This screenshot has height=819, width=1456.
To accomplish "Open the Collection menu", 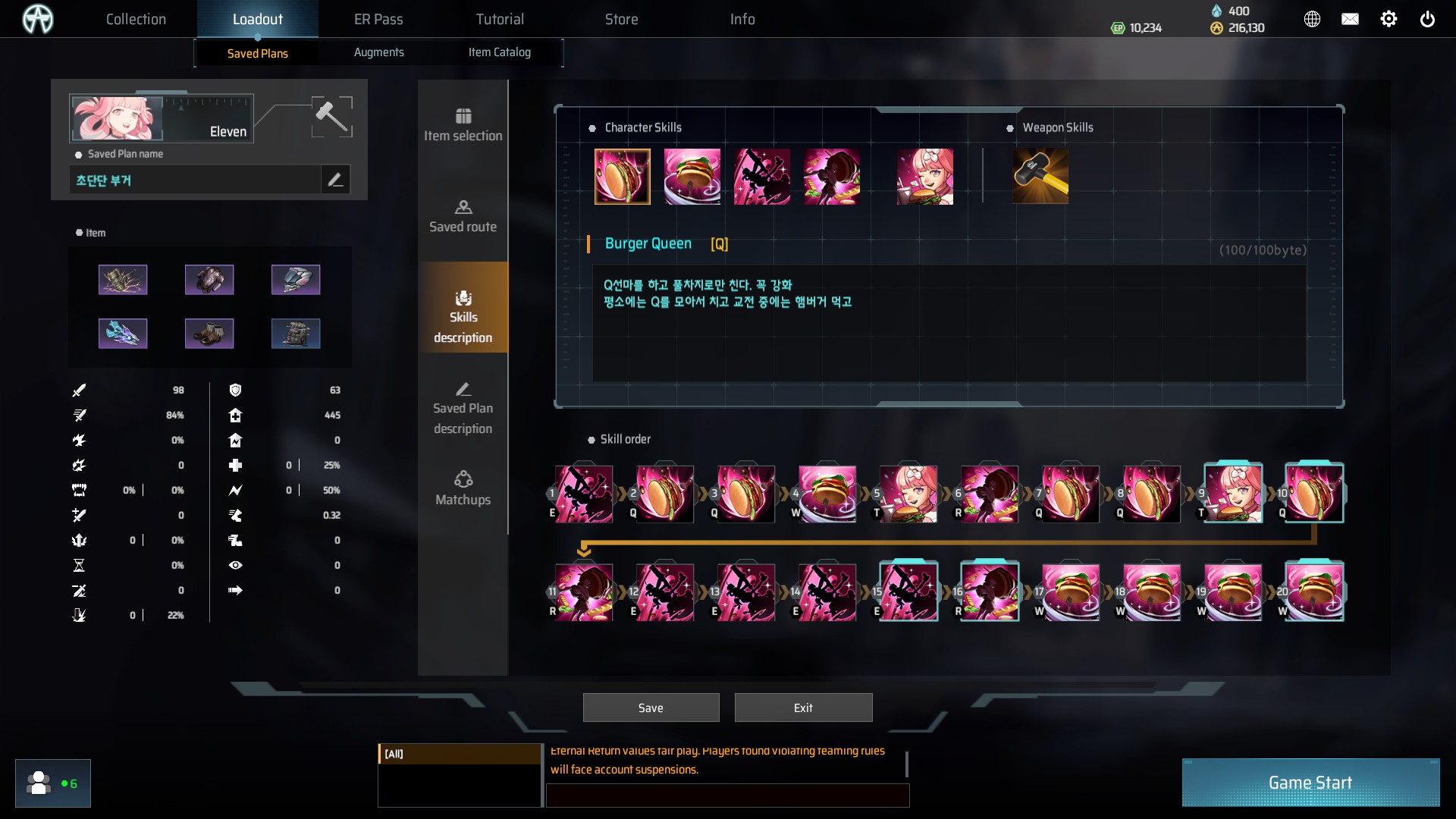I will 136,19.
